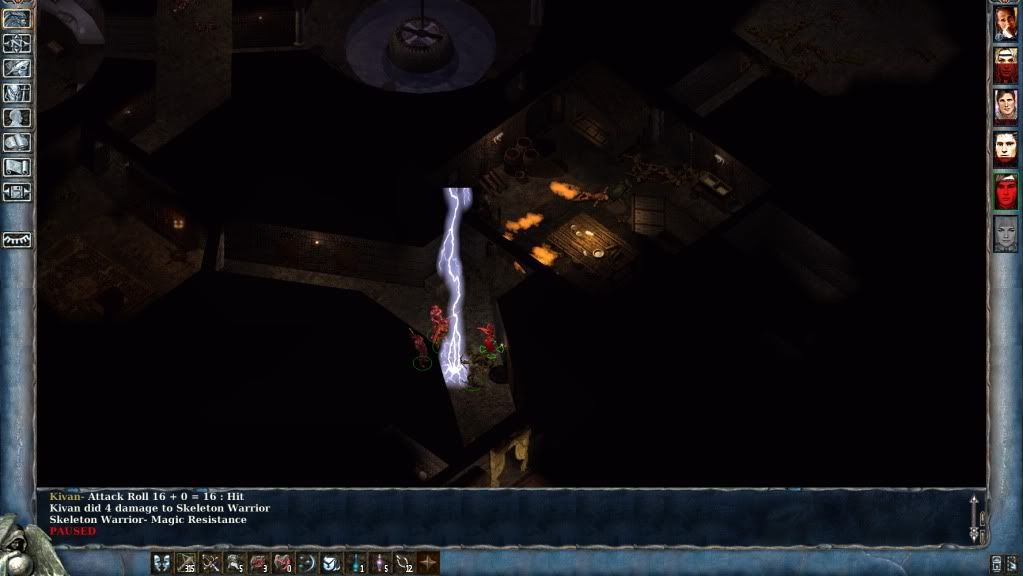Click the twin masks action button
This screenshot has width=1023, height=576.
pos(161,563)
